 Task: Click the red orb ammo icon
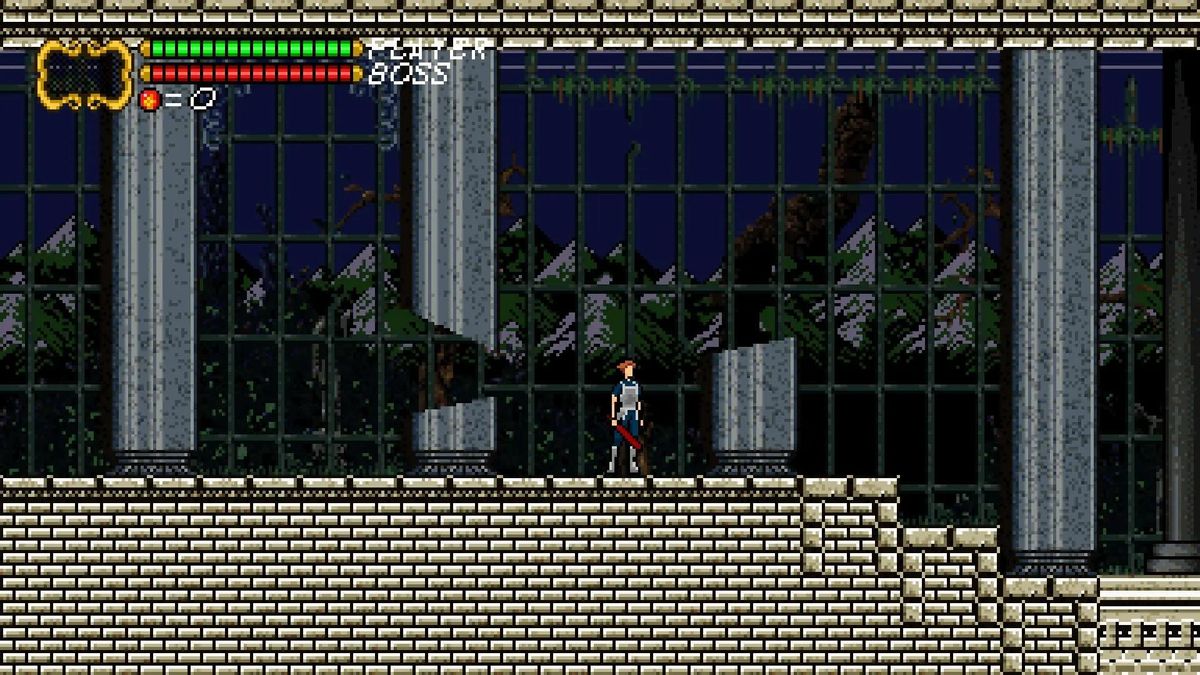pos(150,98)
